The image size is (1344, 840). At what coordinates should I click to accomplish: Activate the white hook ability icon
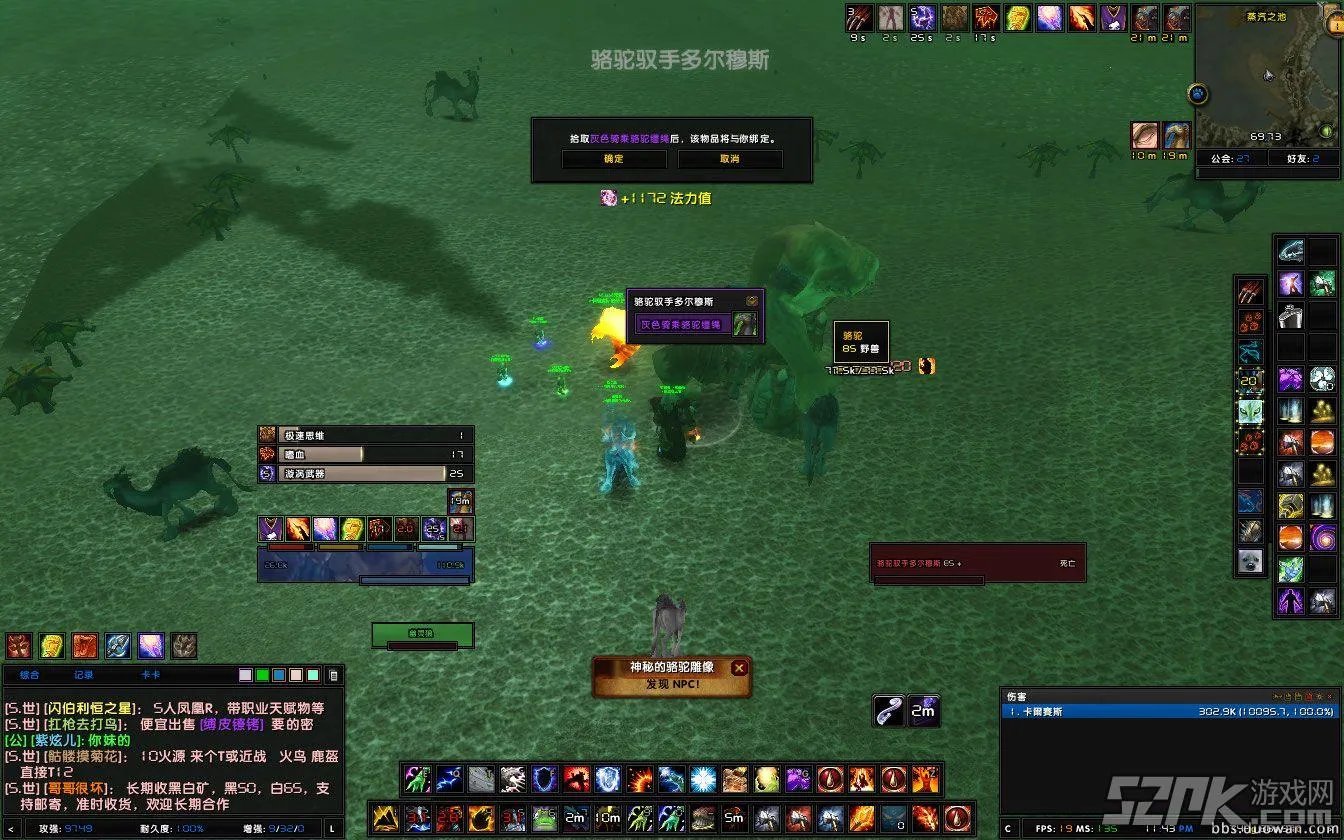pyautogui.click(x=888, y=710)
